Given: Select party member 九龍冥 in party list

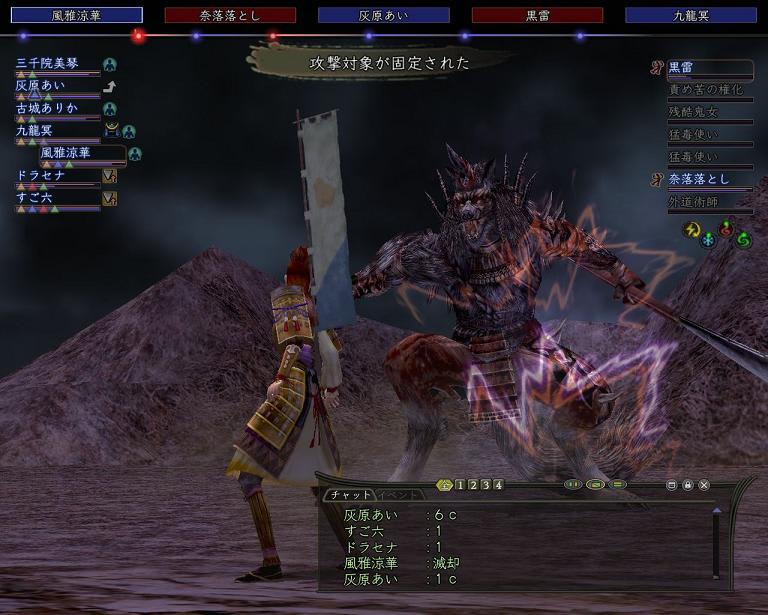Looking at the screenshot, I should [40, 131].
